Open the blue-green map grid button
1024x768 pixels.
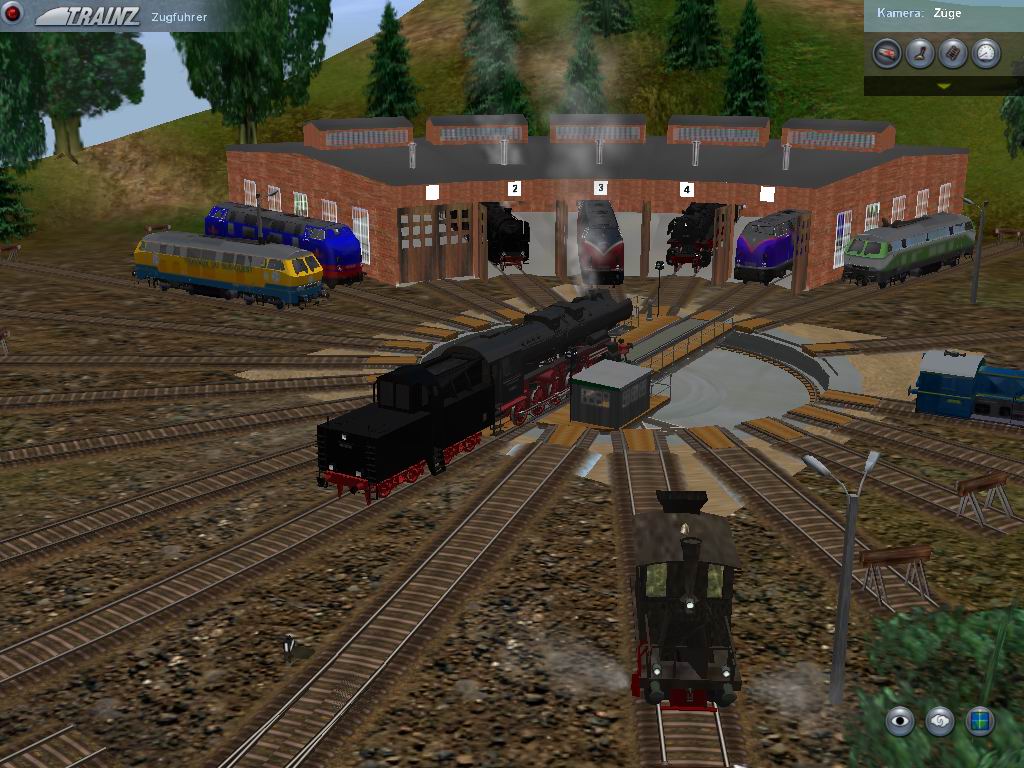click(x=979, y=720)
